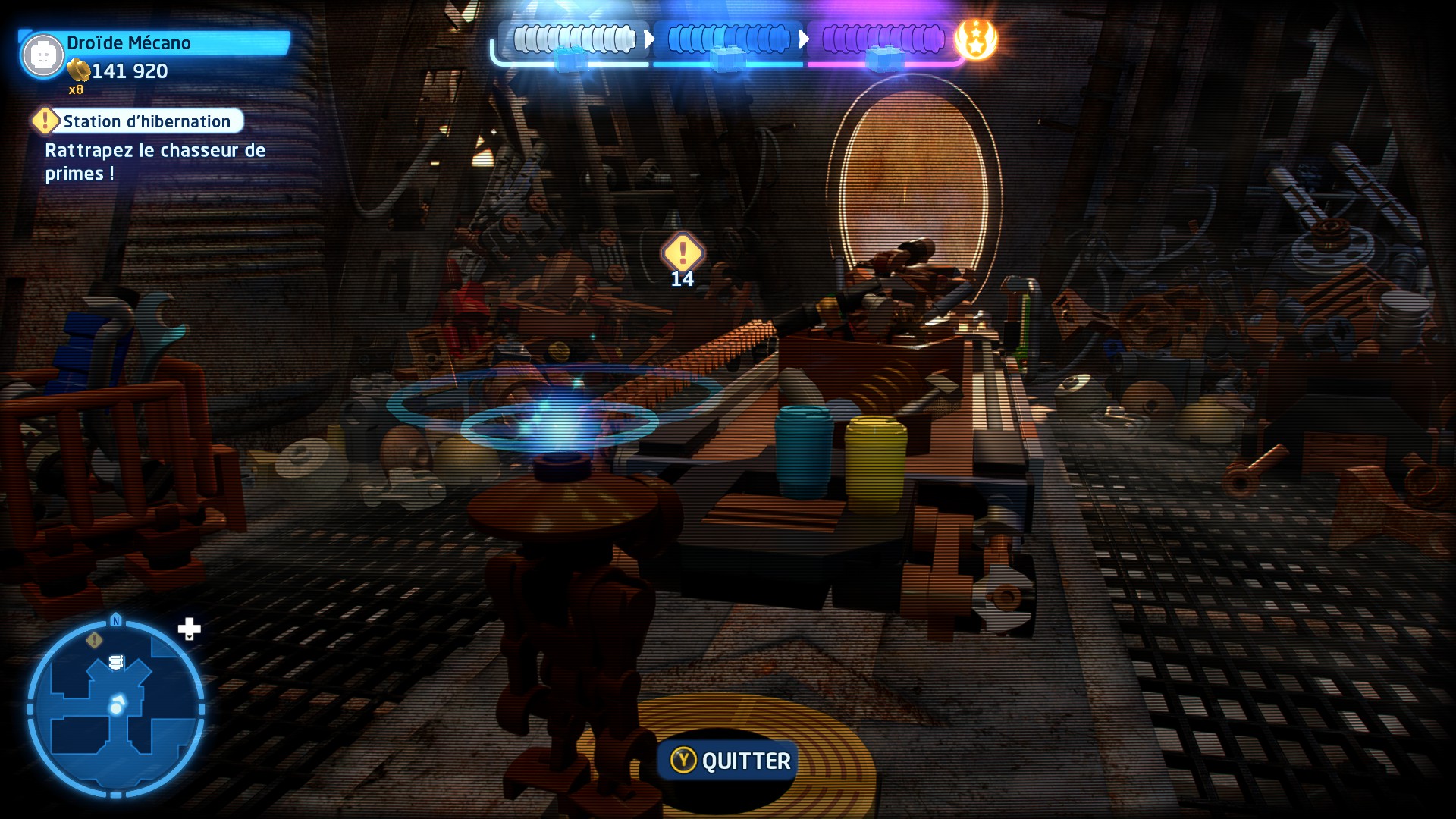Click the QUITTER prompt label

[745, 761]
